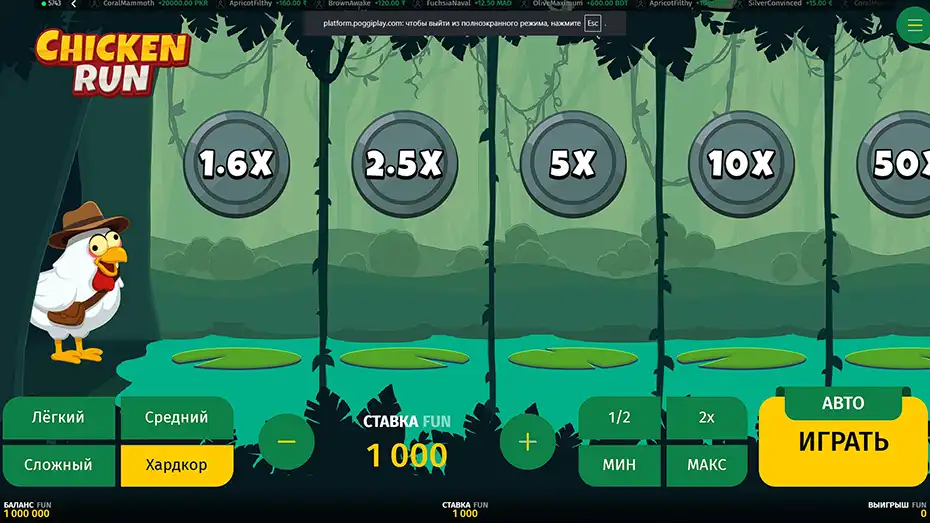The height and width of the screenshot is (523, 930).
Task: Increase the bet with the plus button
Action: [x=528, y=441]
